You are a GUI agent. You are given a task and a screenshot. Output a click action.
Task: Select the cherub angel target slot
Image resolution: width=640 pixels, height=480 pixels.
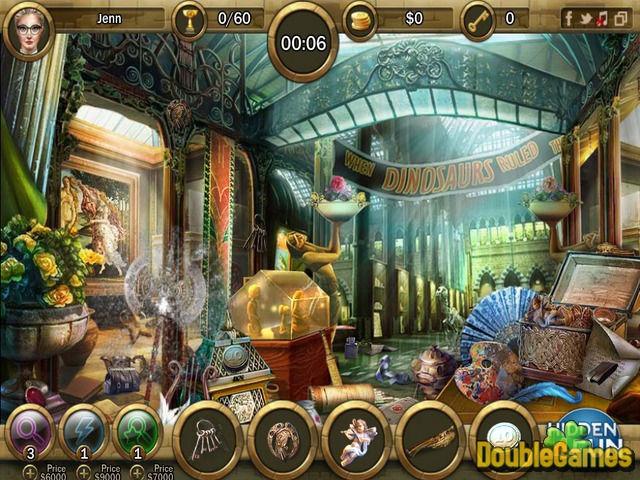(356, 440)
